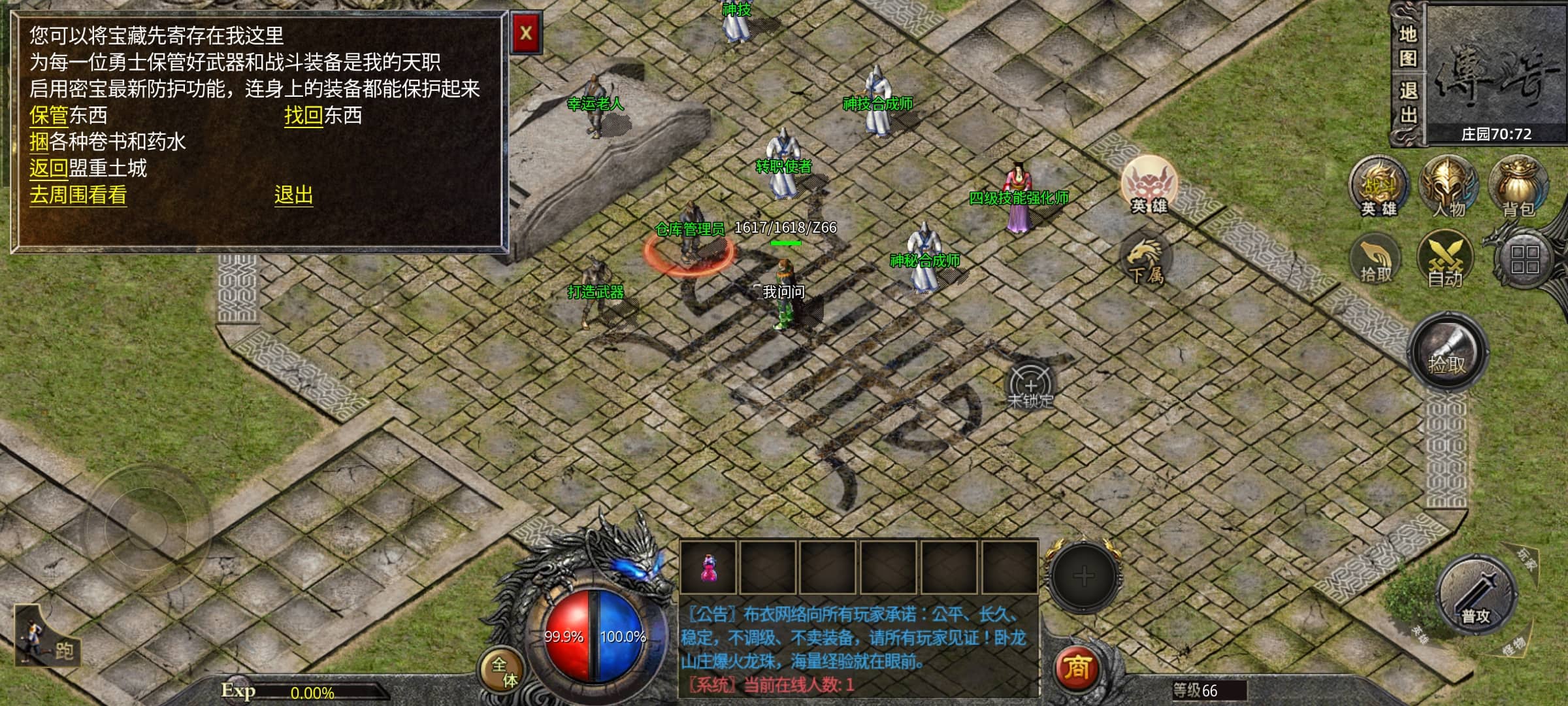Open the 地图 map button
This screenshot has width=1568, height=706.
pyautogui.click(x=1408, y=46)
